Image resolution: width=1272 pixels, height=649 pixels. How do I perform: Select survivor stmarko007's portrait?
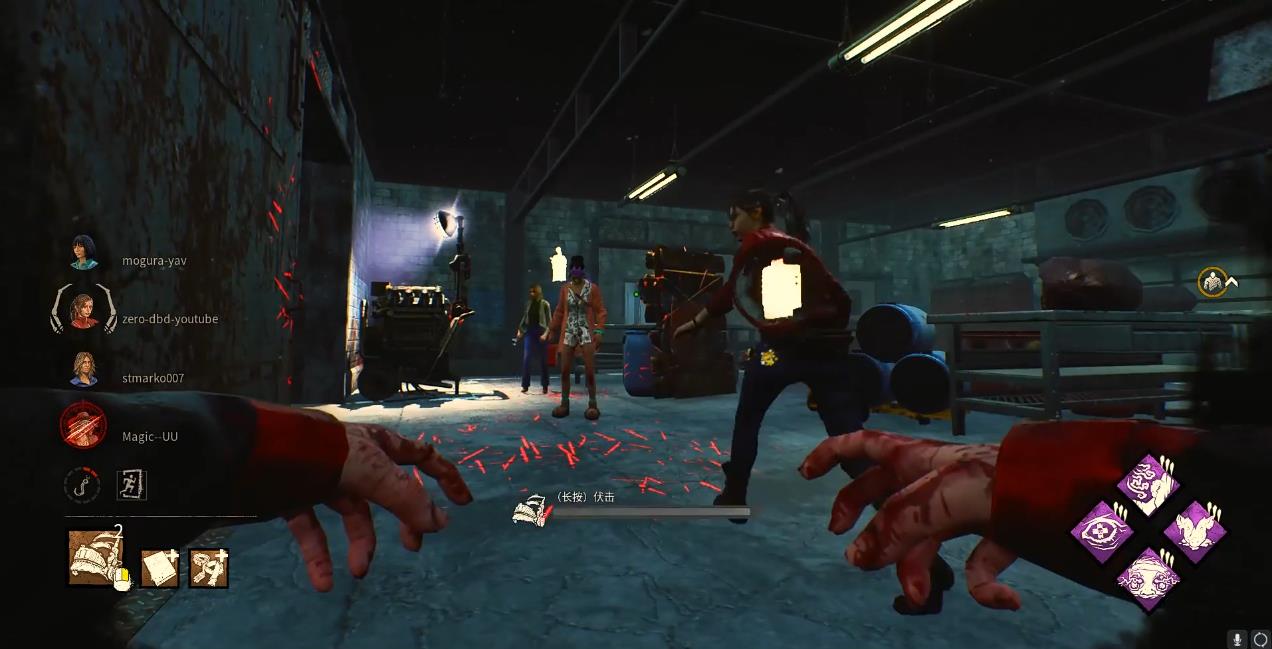[x=84, y=370]
